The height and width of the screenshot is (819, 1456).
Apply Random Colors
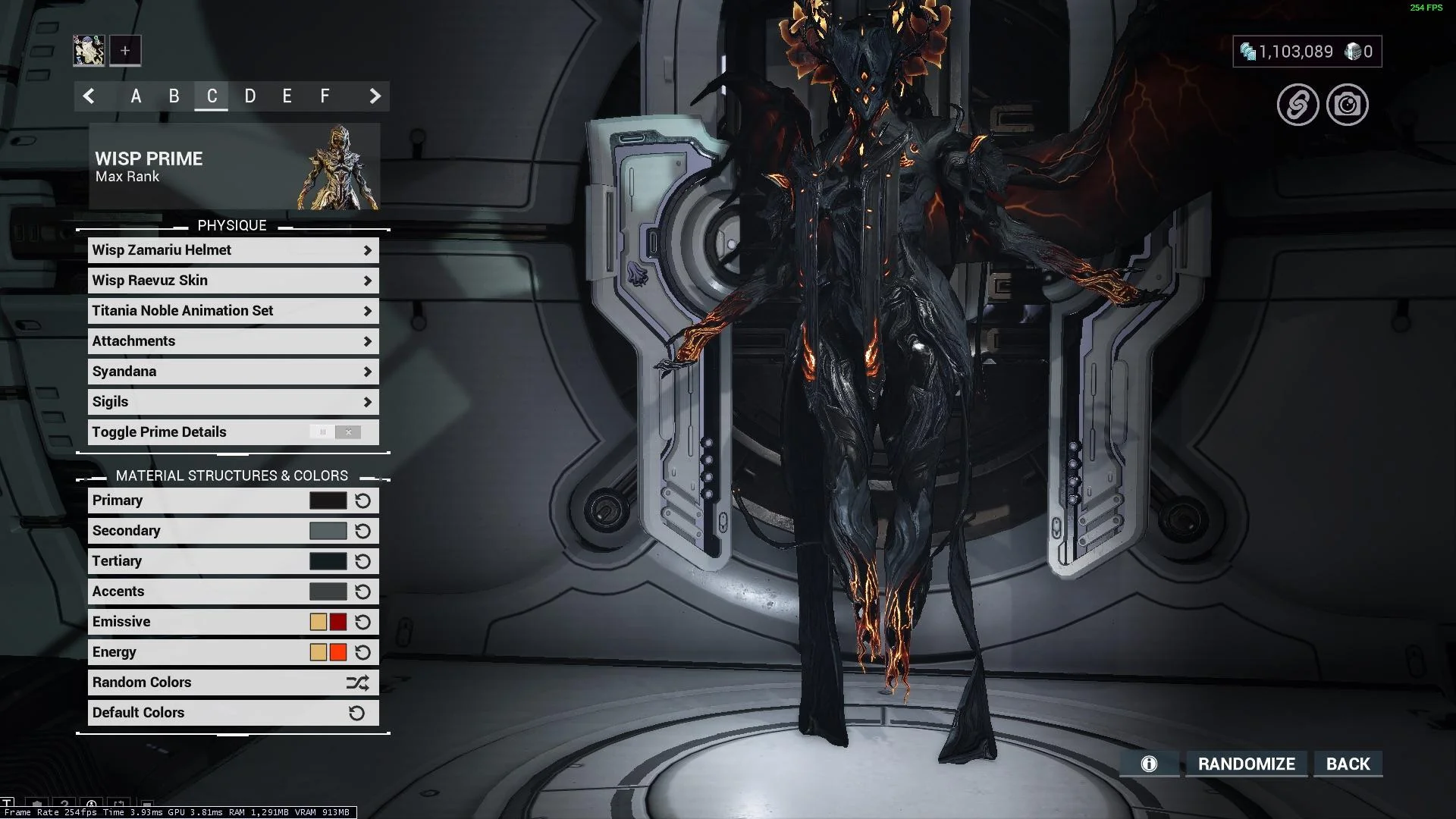233,682
